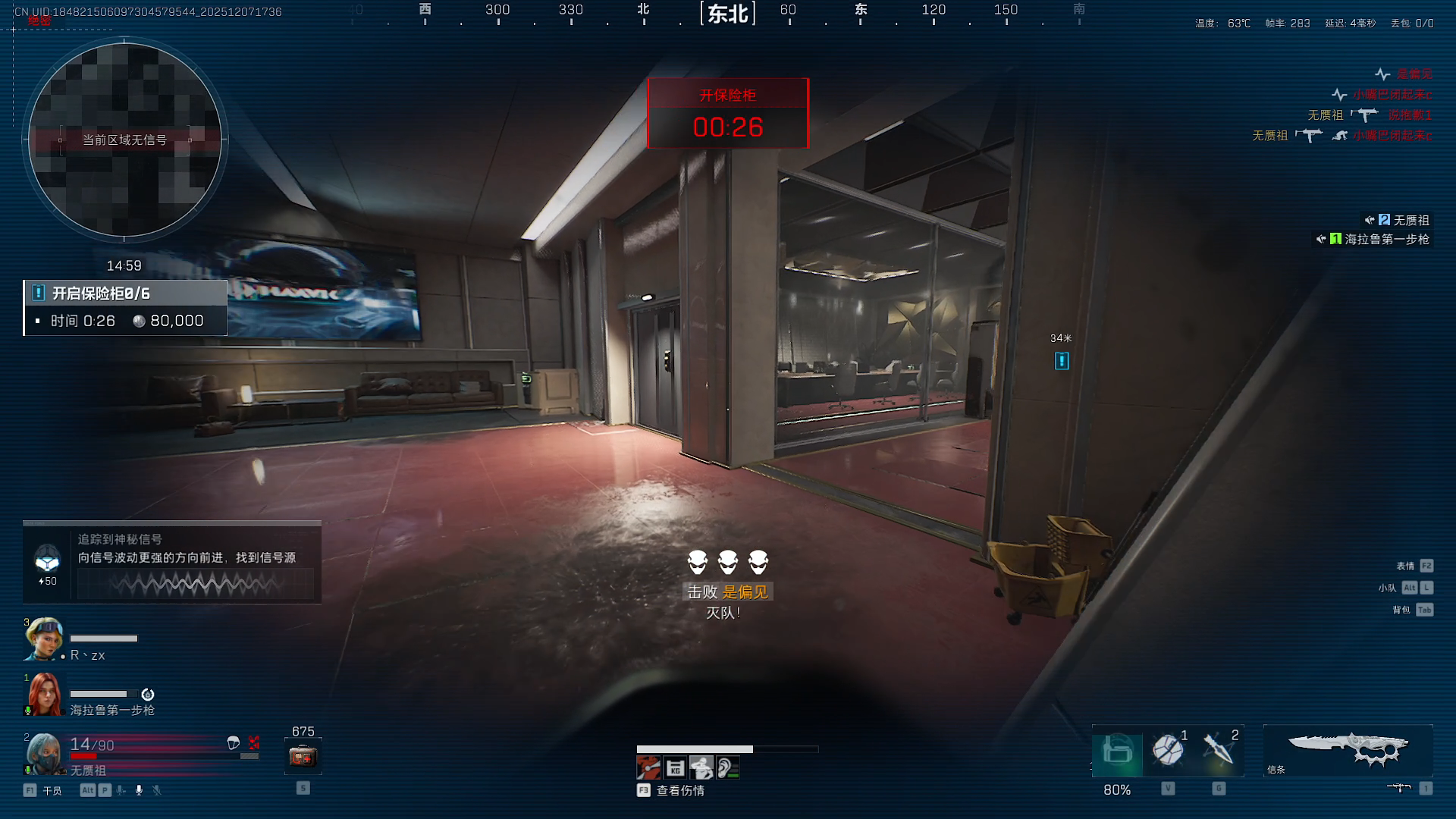Image resolution: width=1456 pixels, height=819 pixels.
Task: Select the 开启保险柜 objective tracker
Action: pos(125,307)
